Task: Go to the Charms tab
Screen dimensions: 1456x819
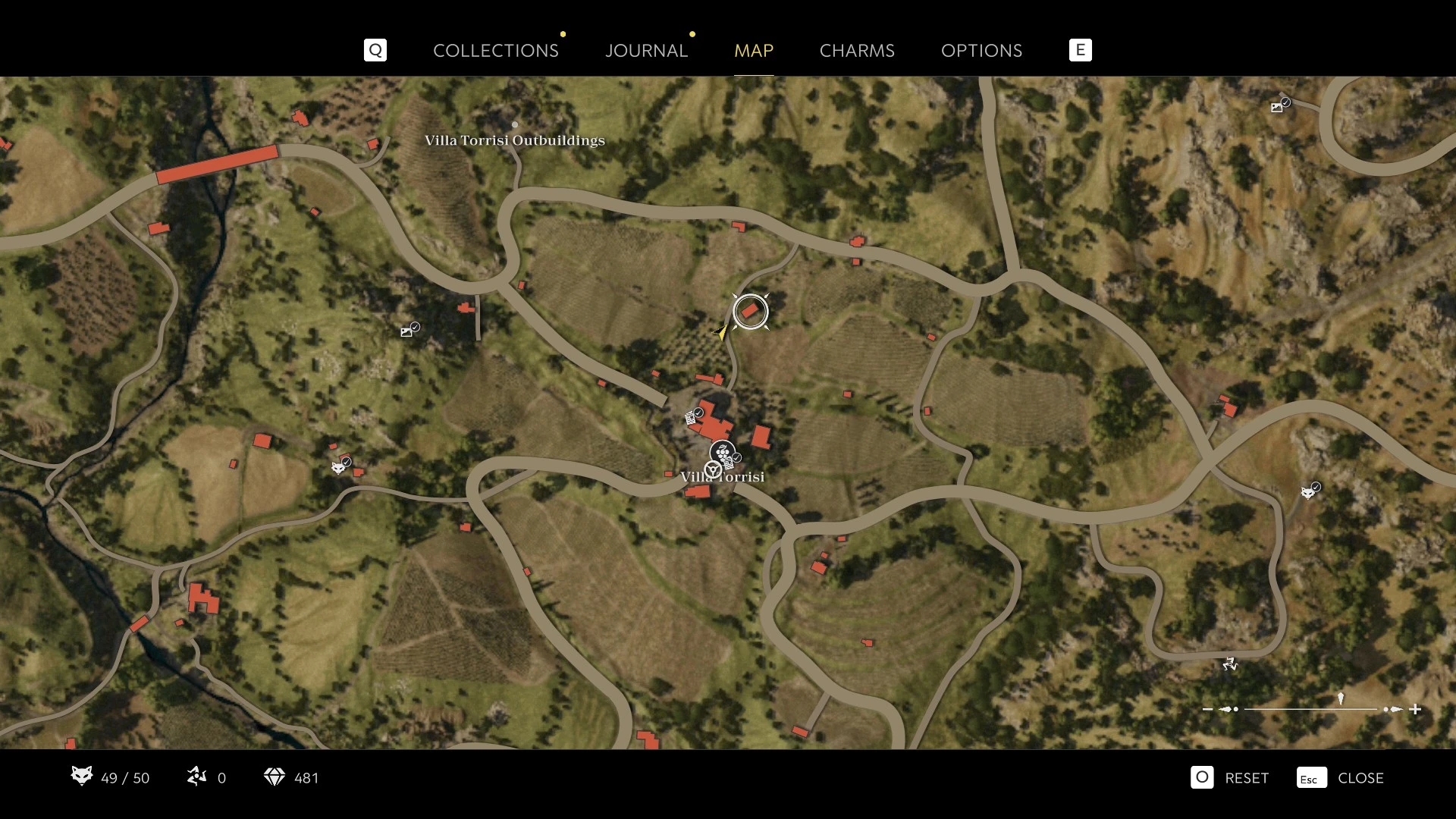Action: (857, 51)
